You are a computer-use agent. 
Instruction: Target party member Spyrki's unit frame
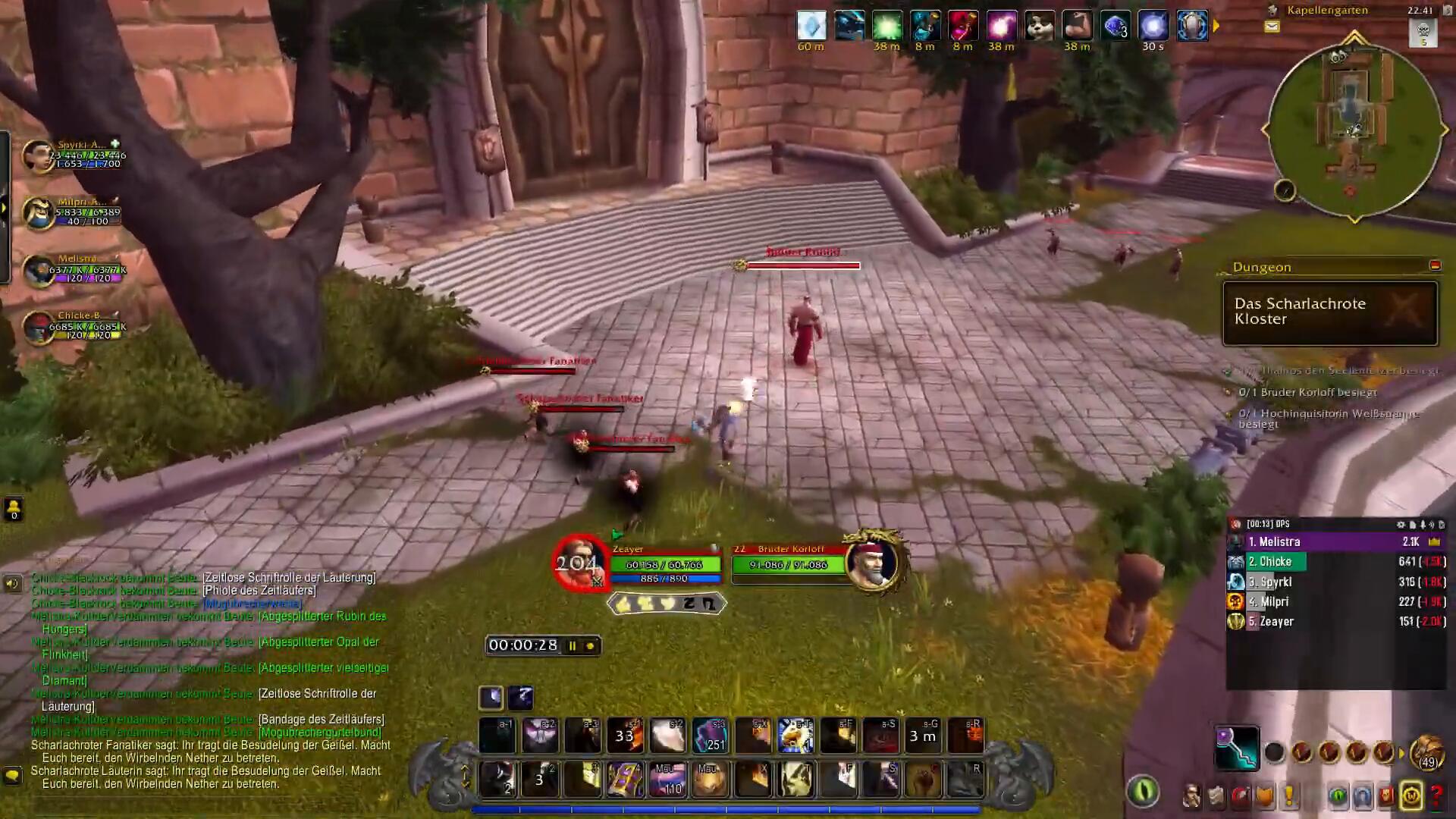(x=38, y=155)
